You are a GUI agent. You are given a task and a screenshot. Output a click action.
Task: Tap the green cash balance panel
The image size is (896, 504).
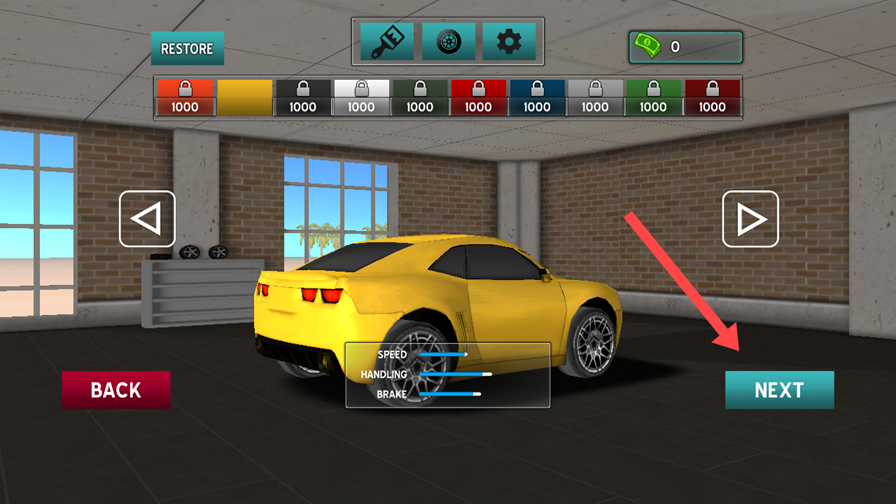[685, 47]
